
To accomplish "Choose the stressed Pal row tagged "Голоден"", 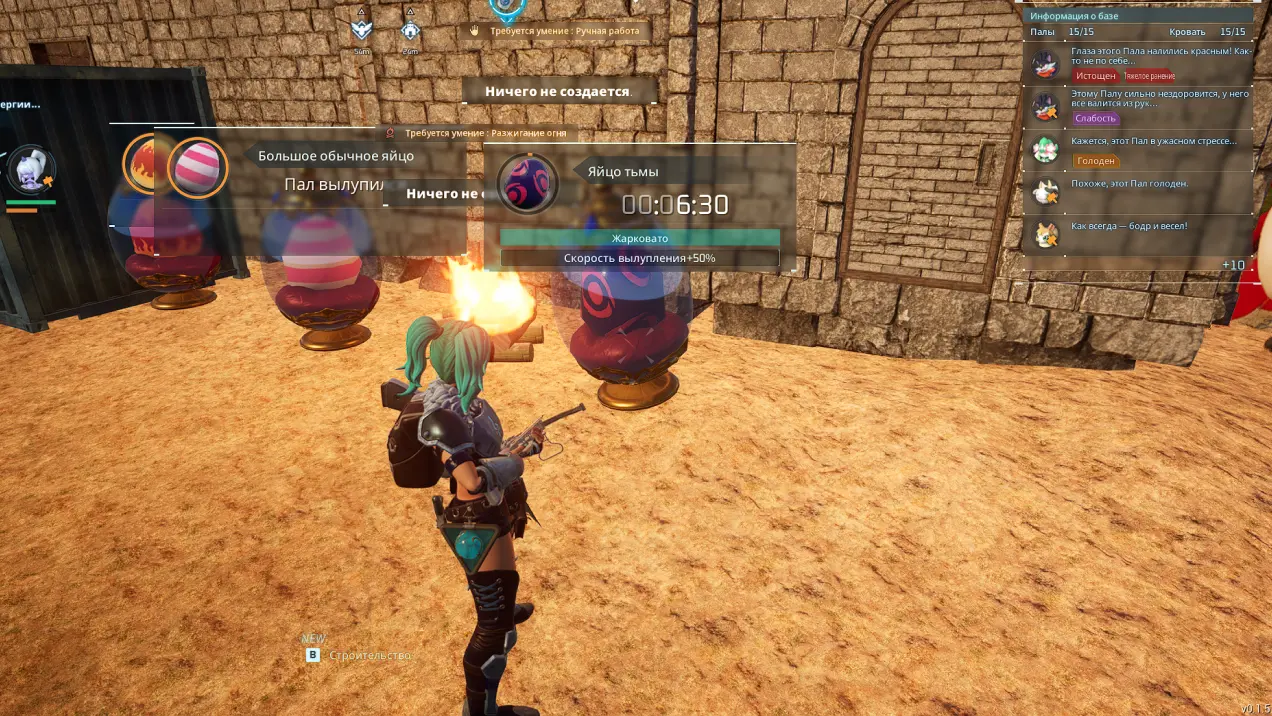I will (x=1140, y=149).
